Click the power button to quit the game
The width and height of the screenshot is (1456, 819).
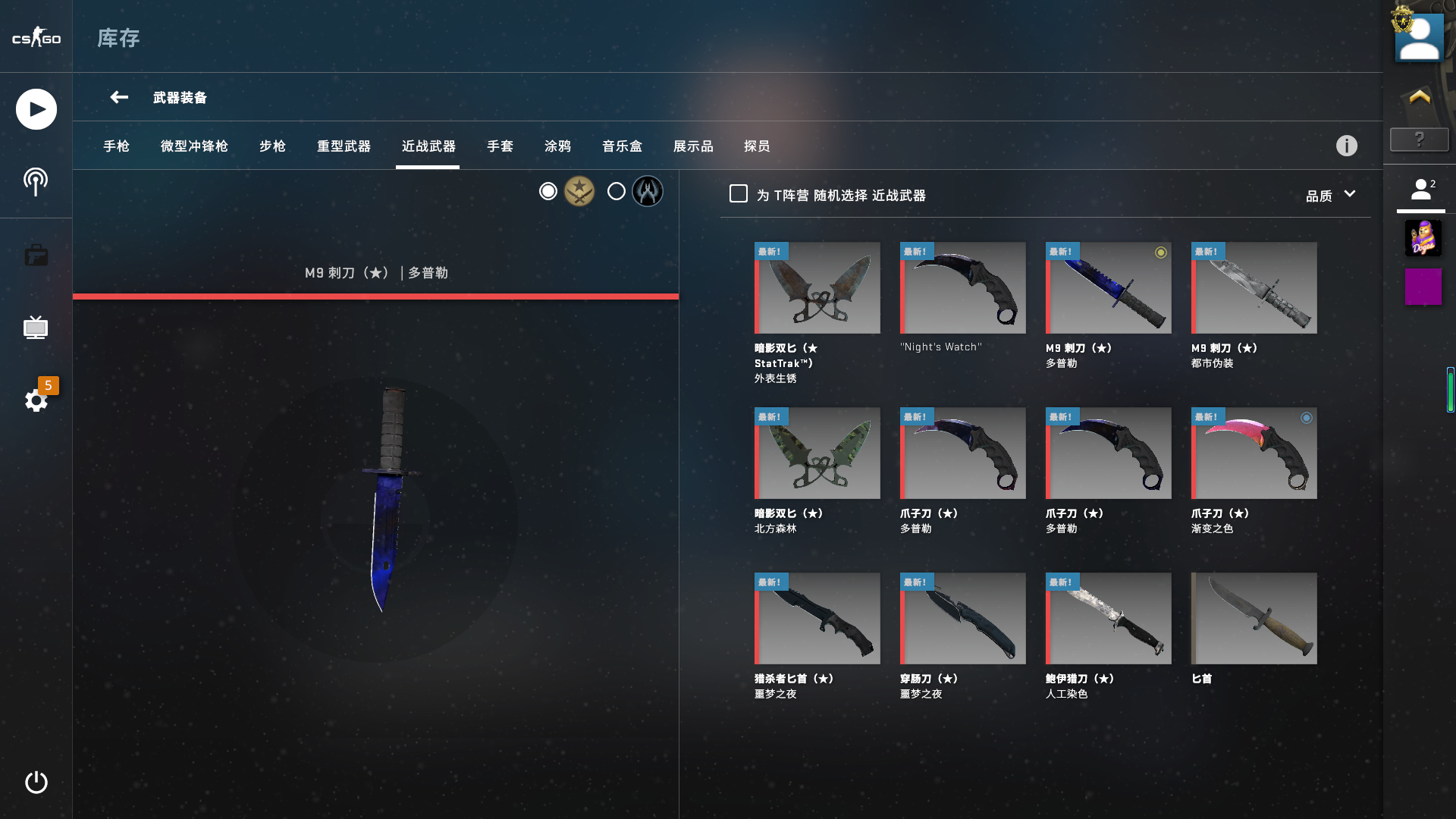(x=36, y=783)
